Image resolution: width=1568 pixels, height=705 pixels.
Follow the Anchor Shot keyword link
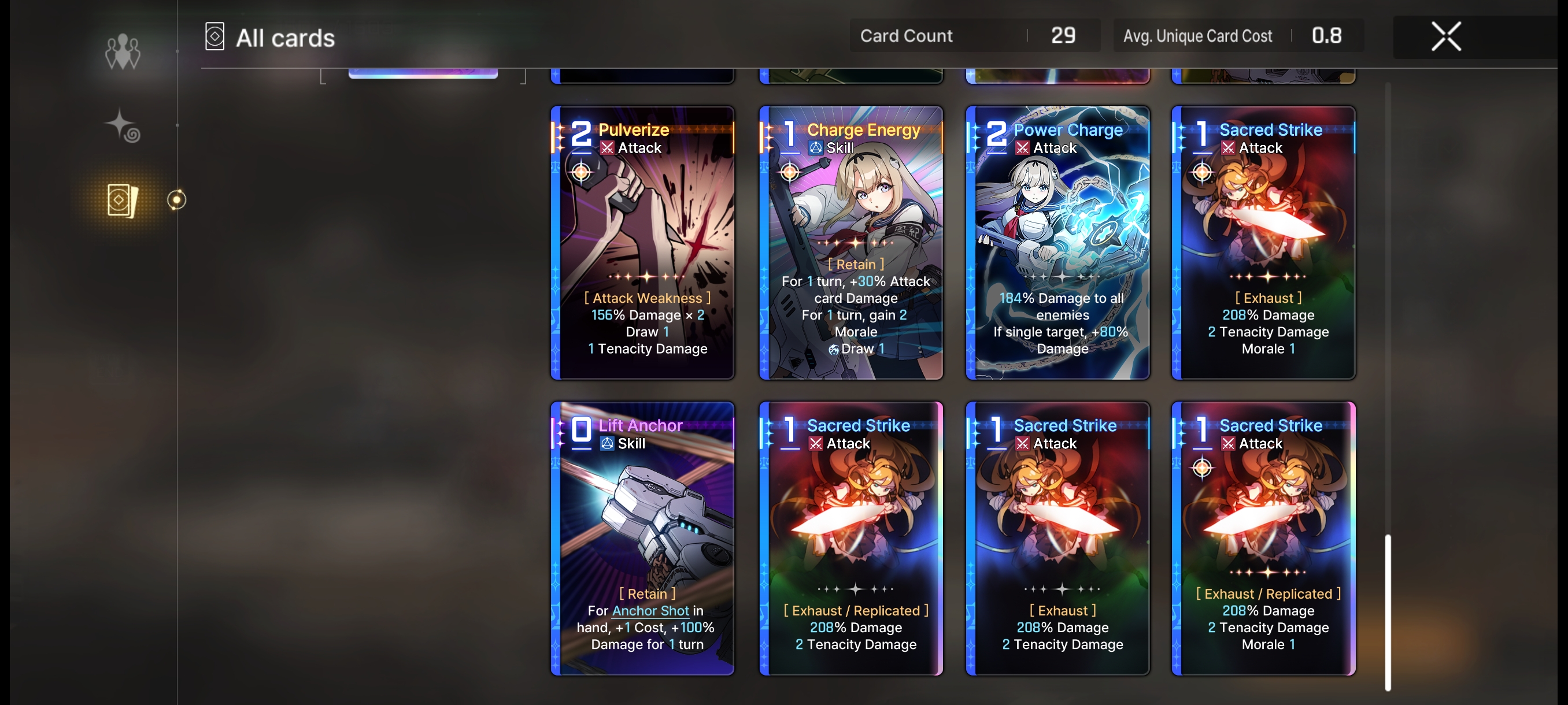click(x=650, y=610)
